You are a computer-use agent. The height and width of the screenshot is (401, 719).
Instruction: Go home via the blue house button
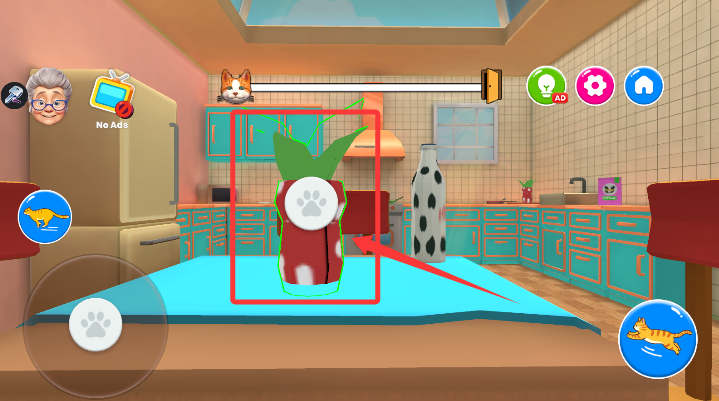click(644, 86)
